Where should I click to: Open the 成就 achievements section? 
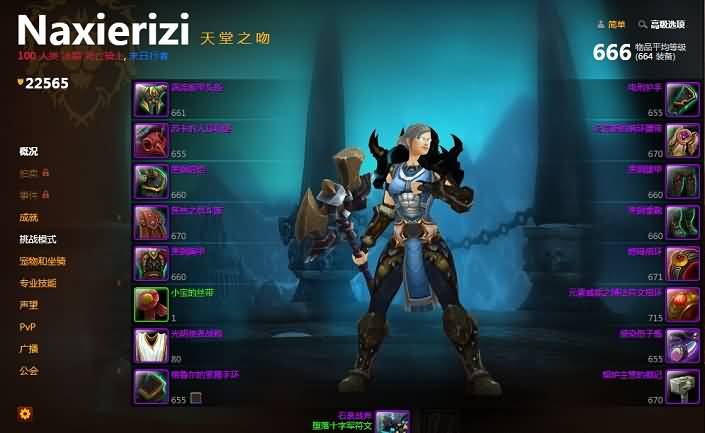29,217
